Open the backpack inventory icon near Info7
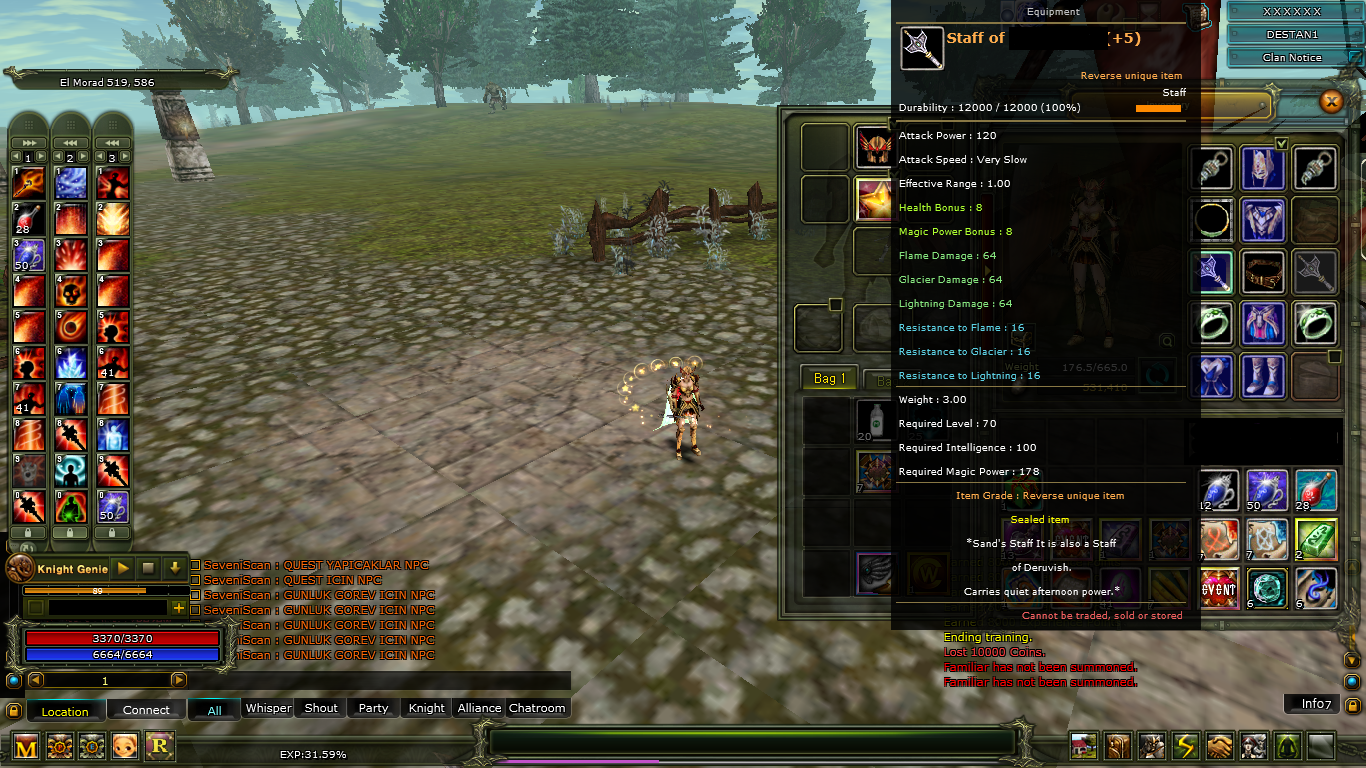This screenshot has height=768, width=1366. 1118,746
